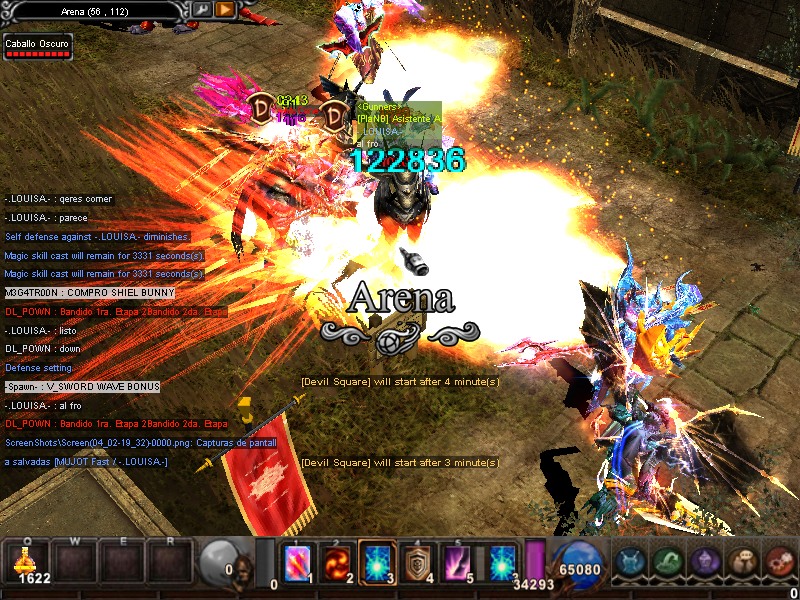Viewport: 800px width, 600px height.
Task: Activate the shield skill in slot 4
Action: click(x=418, y=564)
